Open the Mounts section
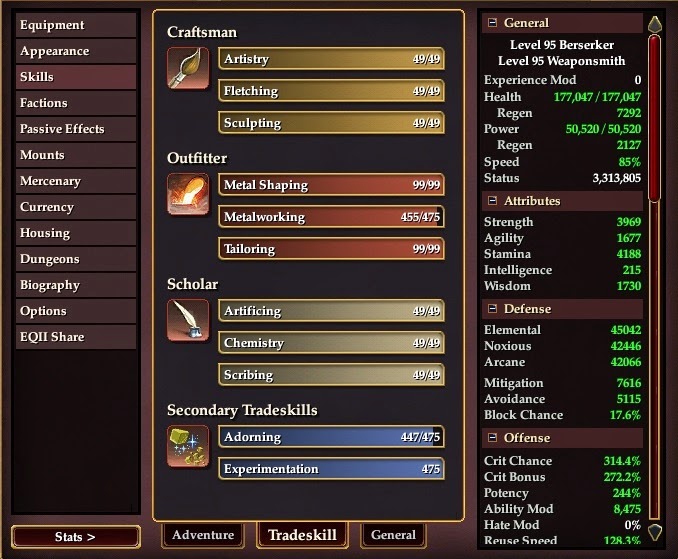The height and width of the screenshot is (559, 678). tap(76, 155)
